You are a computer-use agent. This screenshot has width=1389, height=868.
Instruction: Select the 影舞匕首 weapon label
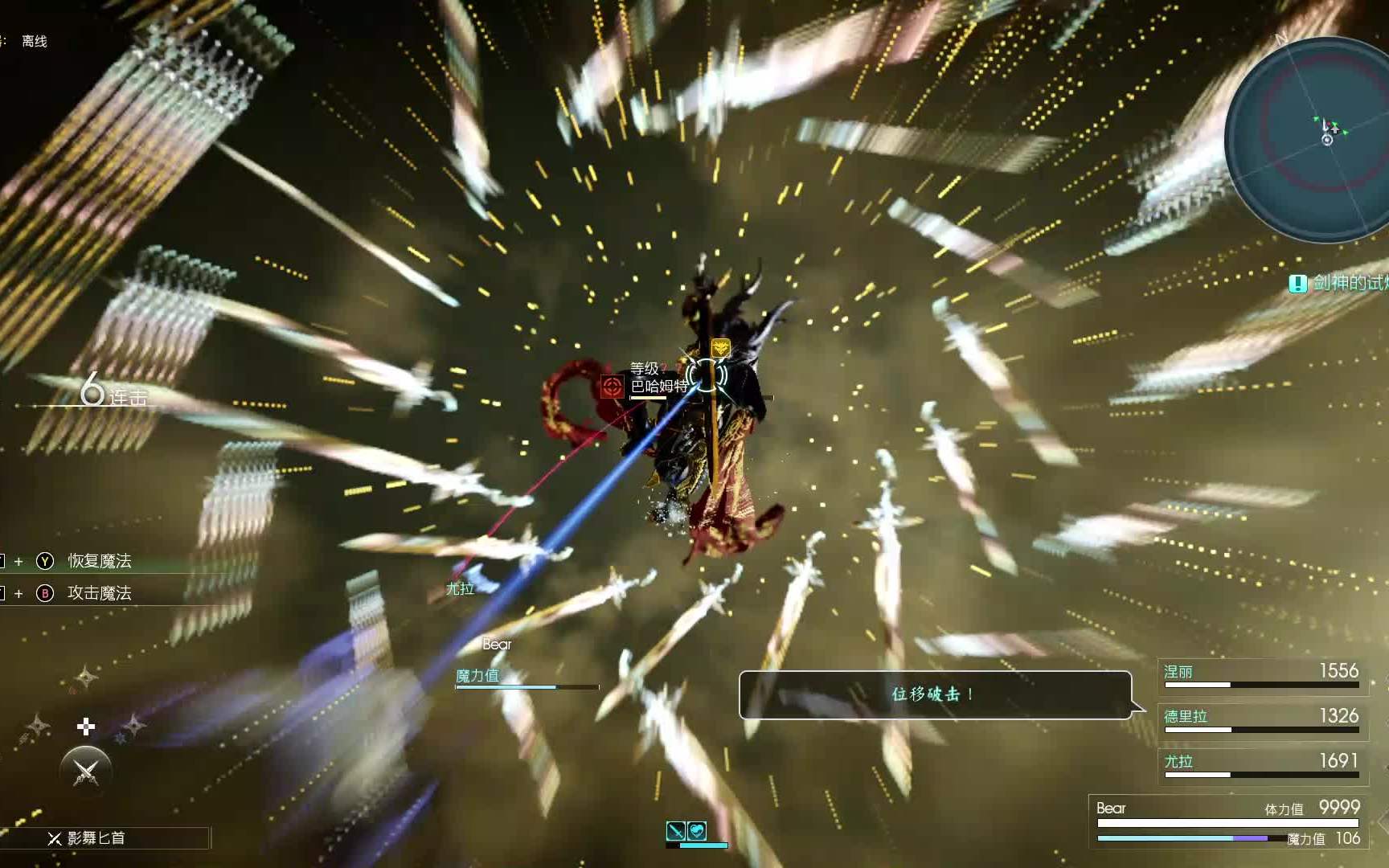tap(96, 838)
